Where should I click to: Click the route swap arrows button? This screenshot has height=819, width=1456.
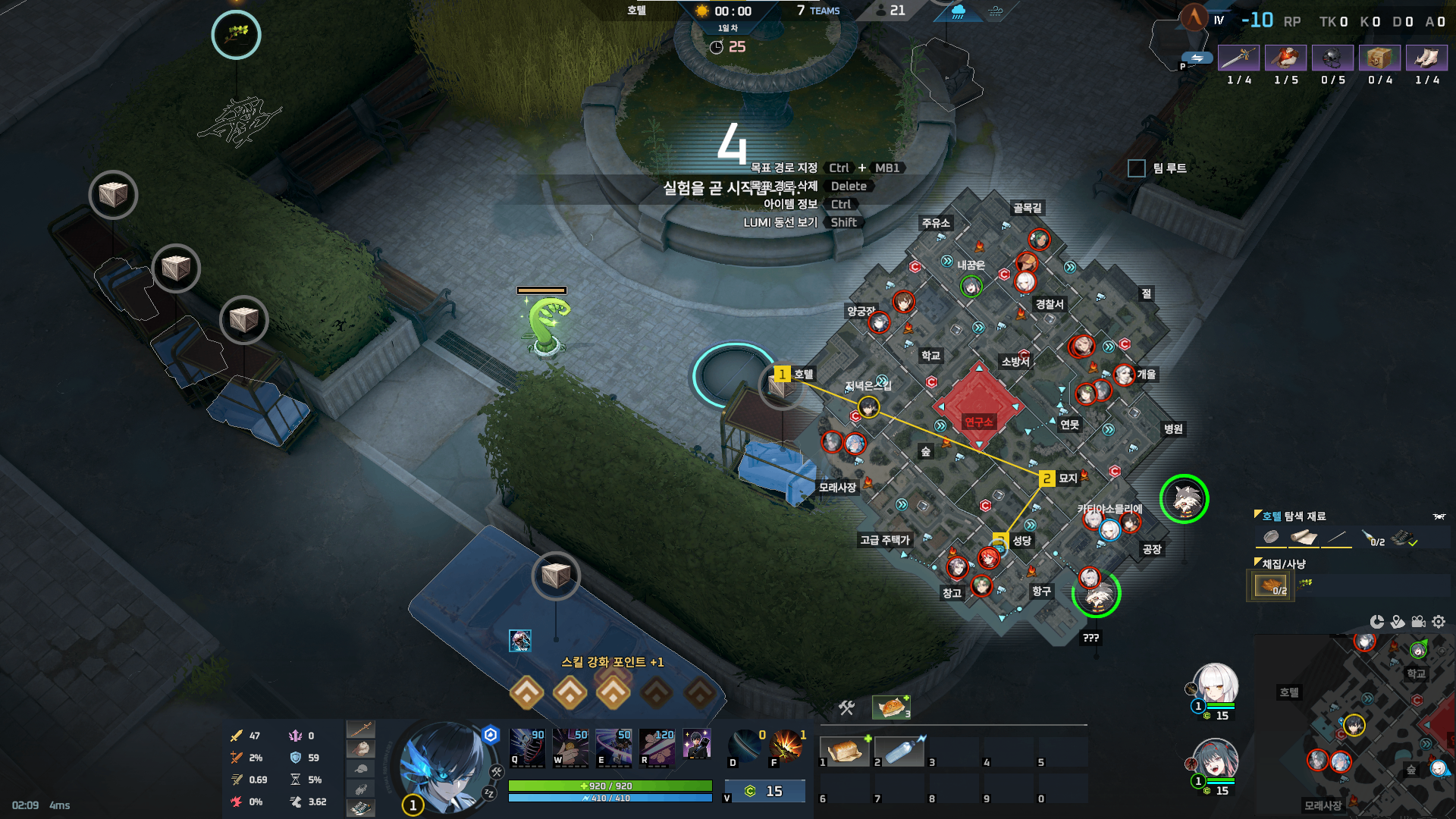pyautogui.click(x=1197, y=58)
